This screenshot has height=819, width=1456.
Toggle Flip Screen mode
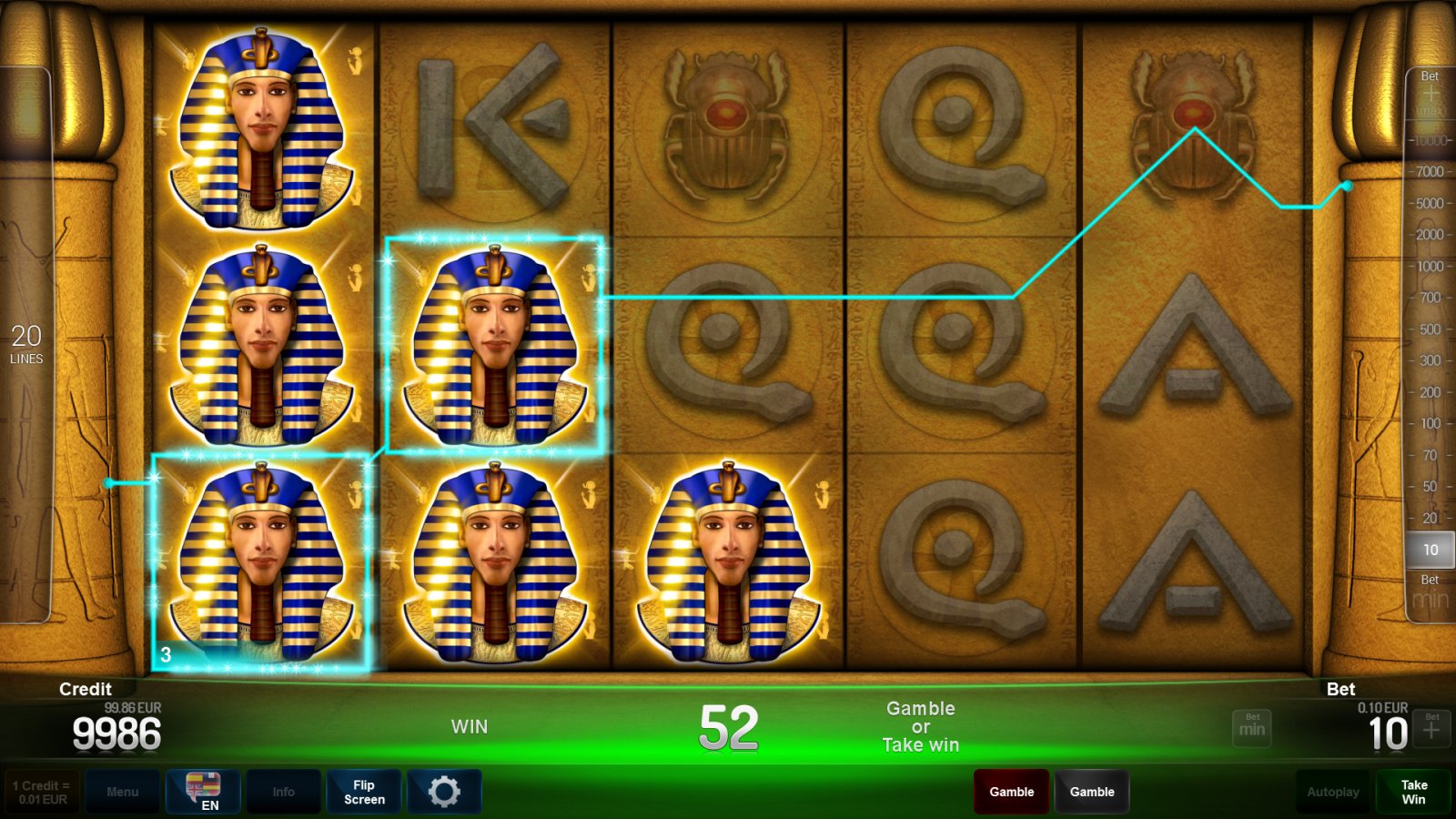363,791
